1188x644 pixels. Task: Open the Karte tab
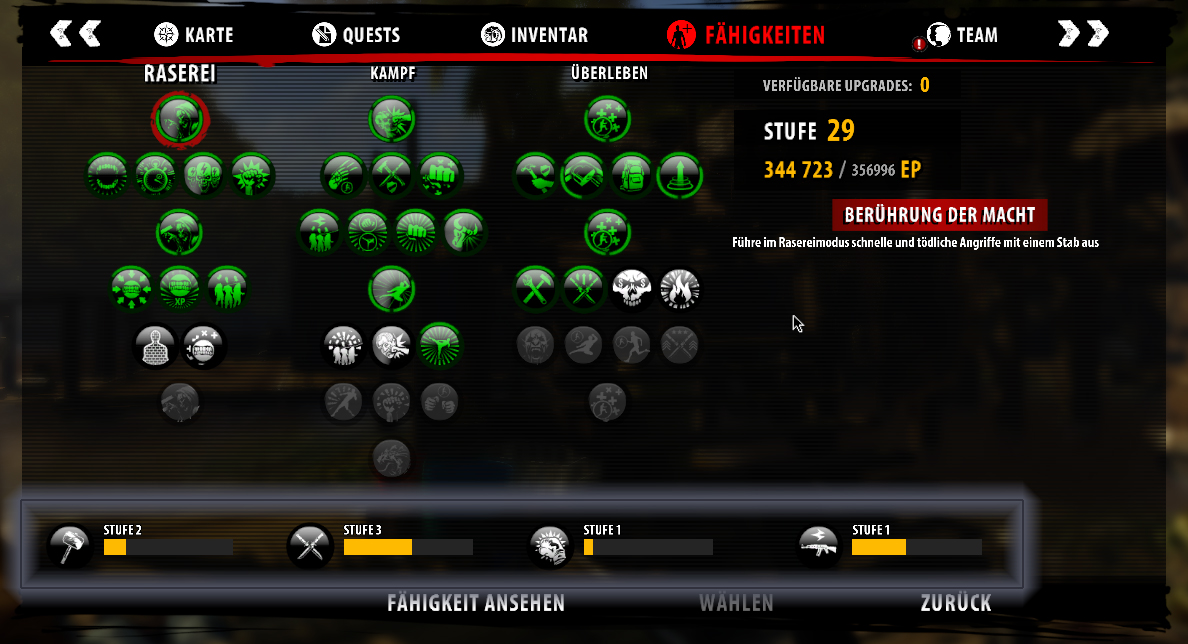tap(194, 35)
